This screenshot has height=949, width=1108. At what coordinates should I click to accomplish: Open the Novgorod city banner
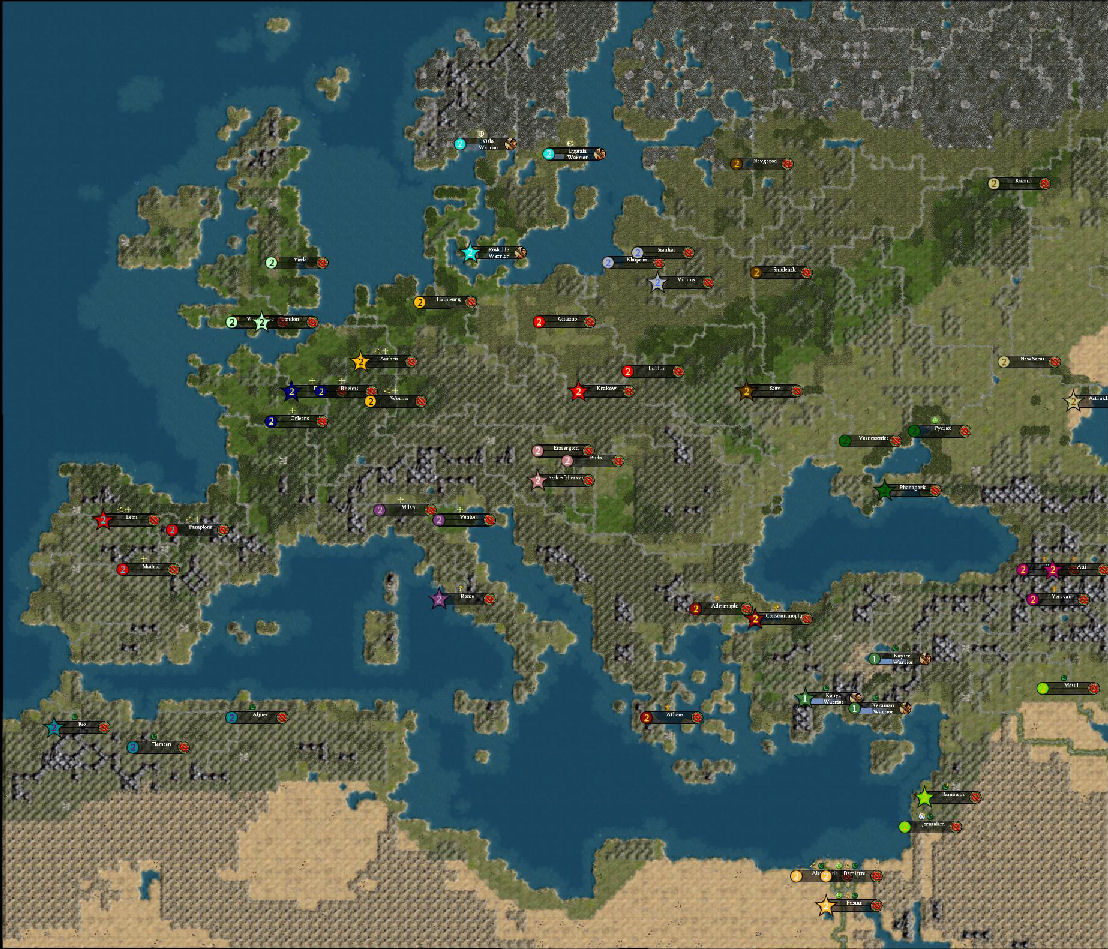(763, 163)
